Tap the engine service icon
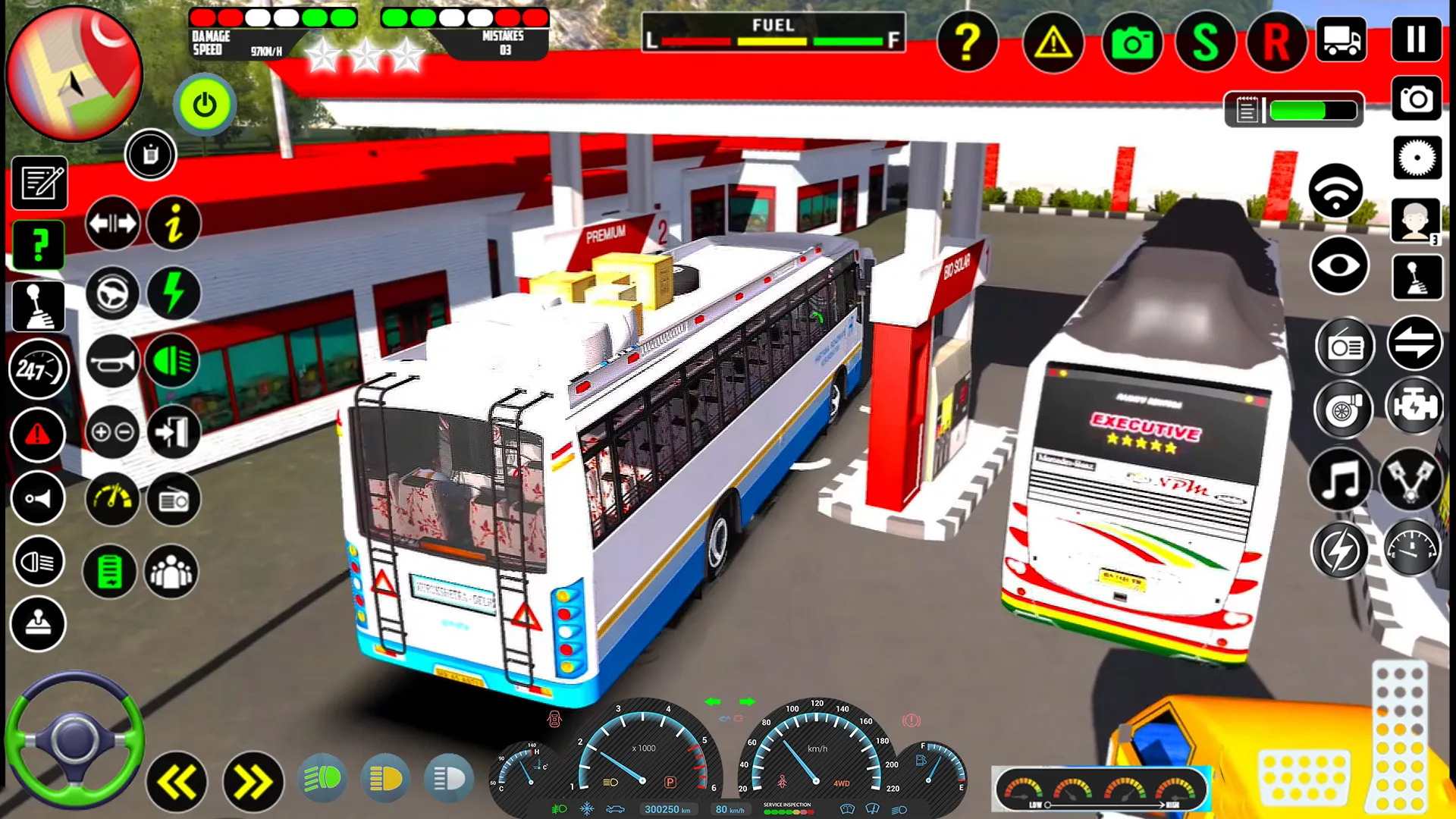This screenshot has height=819, width=1456. [x=1415, y=408]
